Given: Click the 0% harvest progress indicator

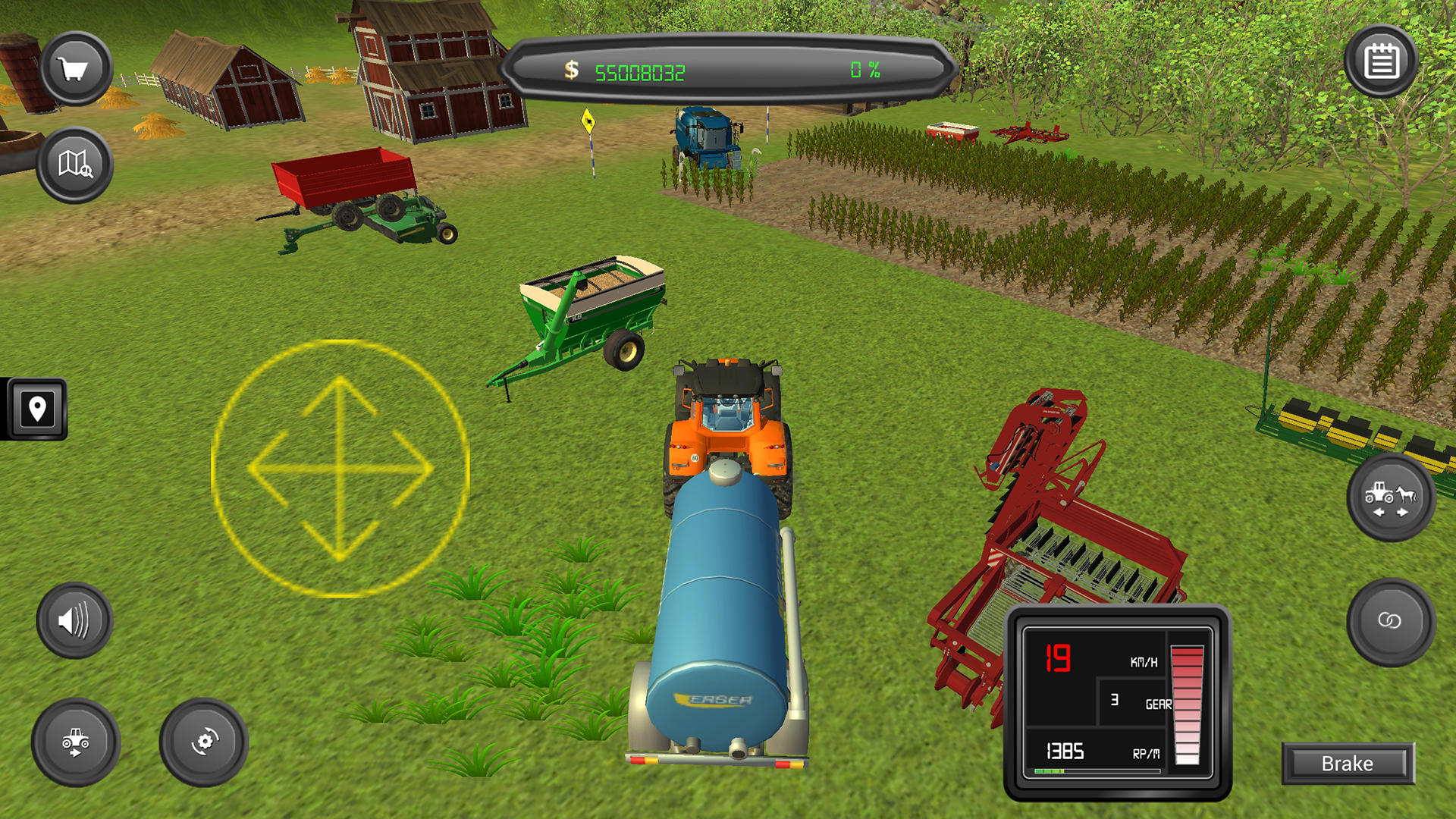Looking at the screenshot, I should pyautogui.click(x=864, y=71).
